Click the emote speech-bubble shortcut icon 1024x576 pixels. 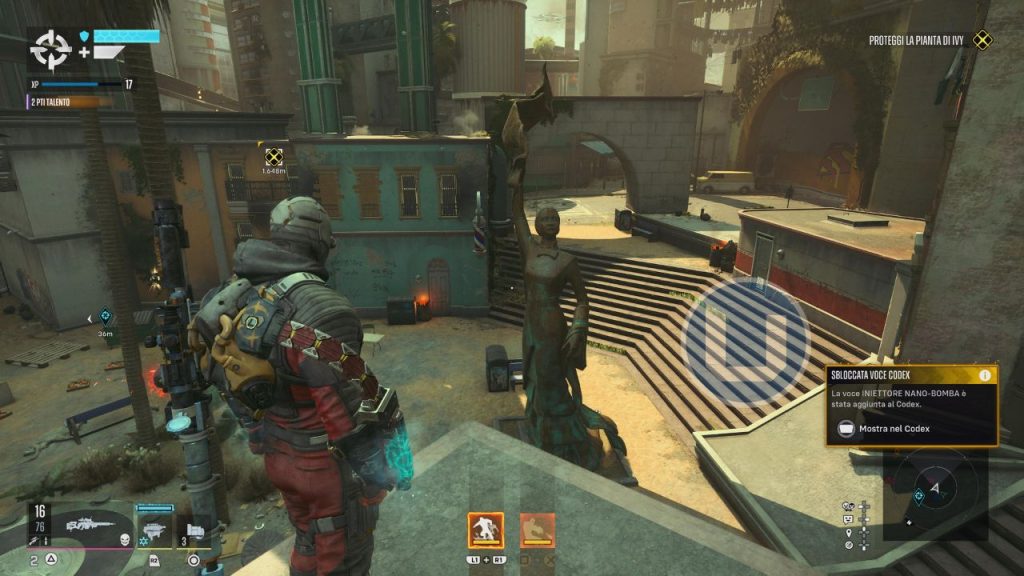(849, 520)
